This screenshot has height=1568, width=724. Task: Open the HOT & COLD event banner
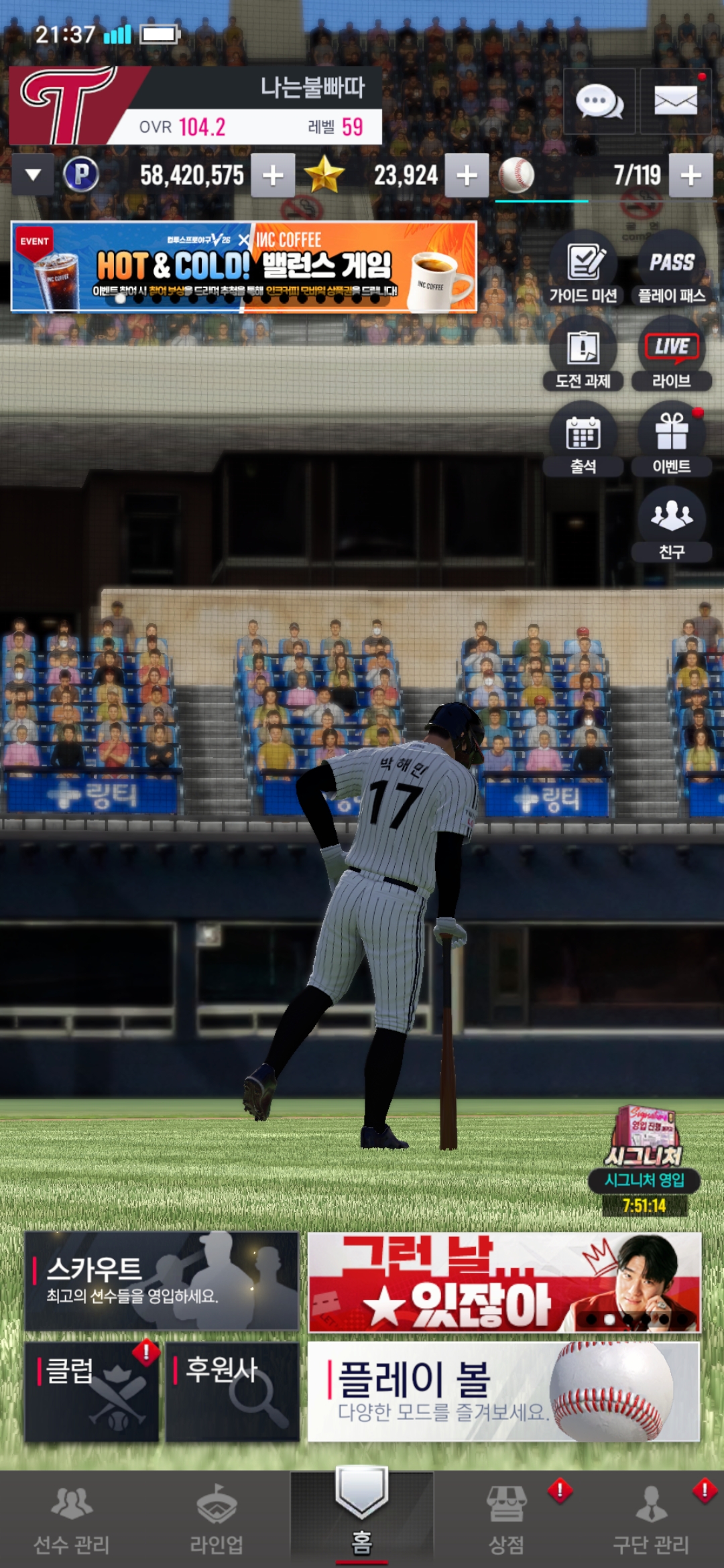click(x=244, y=267)
